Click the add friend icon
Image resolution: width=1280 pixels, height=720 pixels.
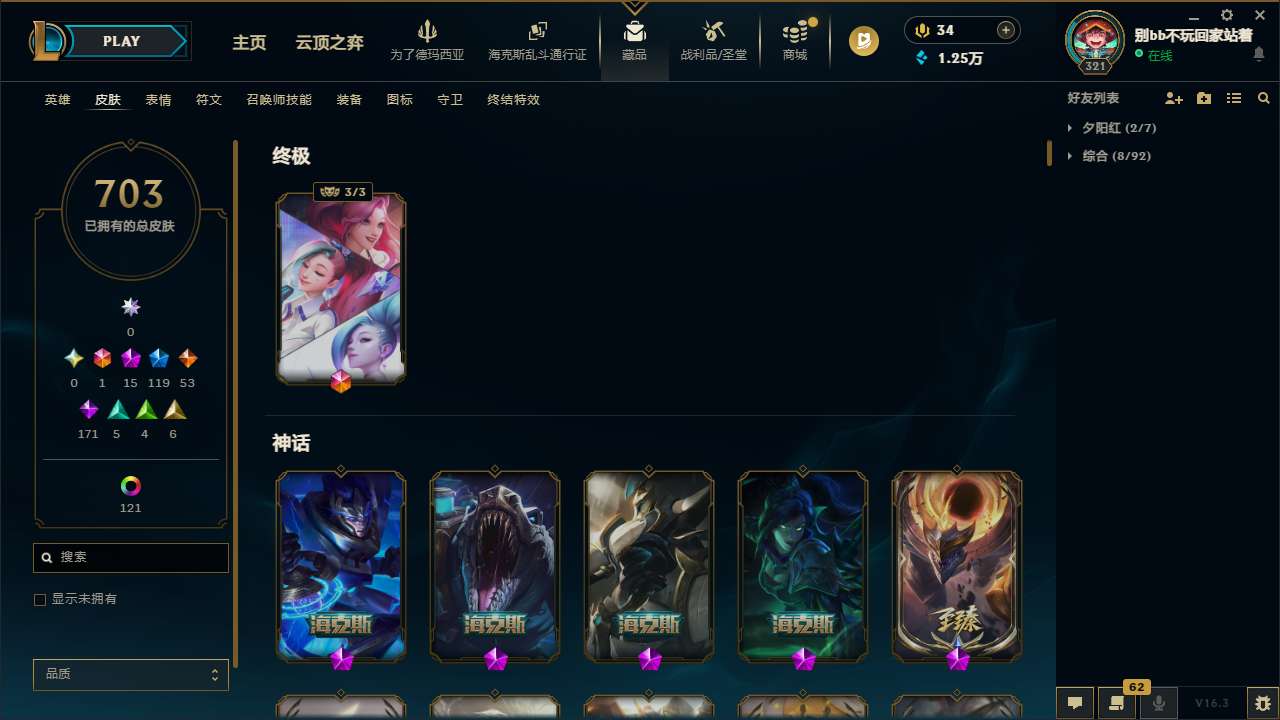[x=1174, y=98]
